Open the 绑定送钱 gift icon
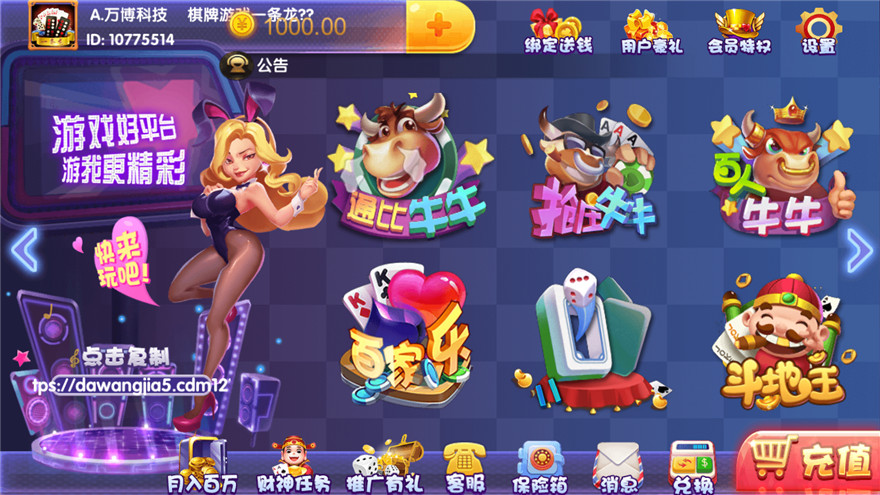 tap(558, 31)
